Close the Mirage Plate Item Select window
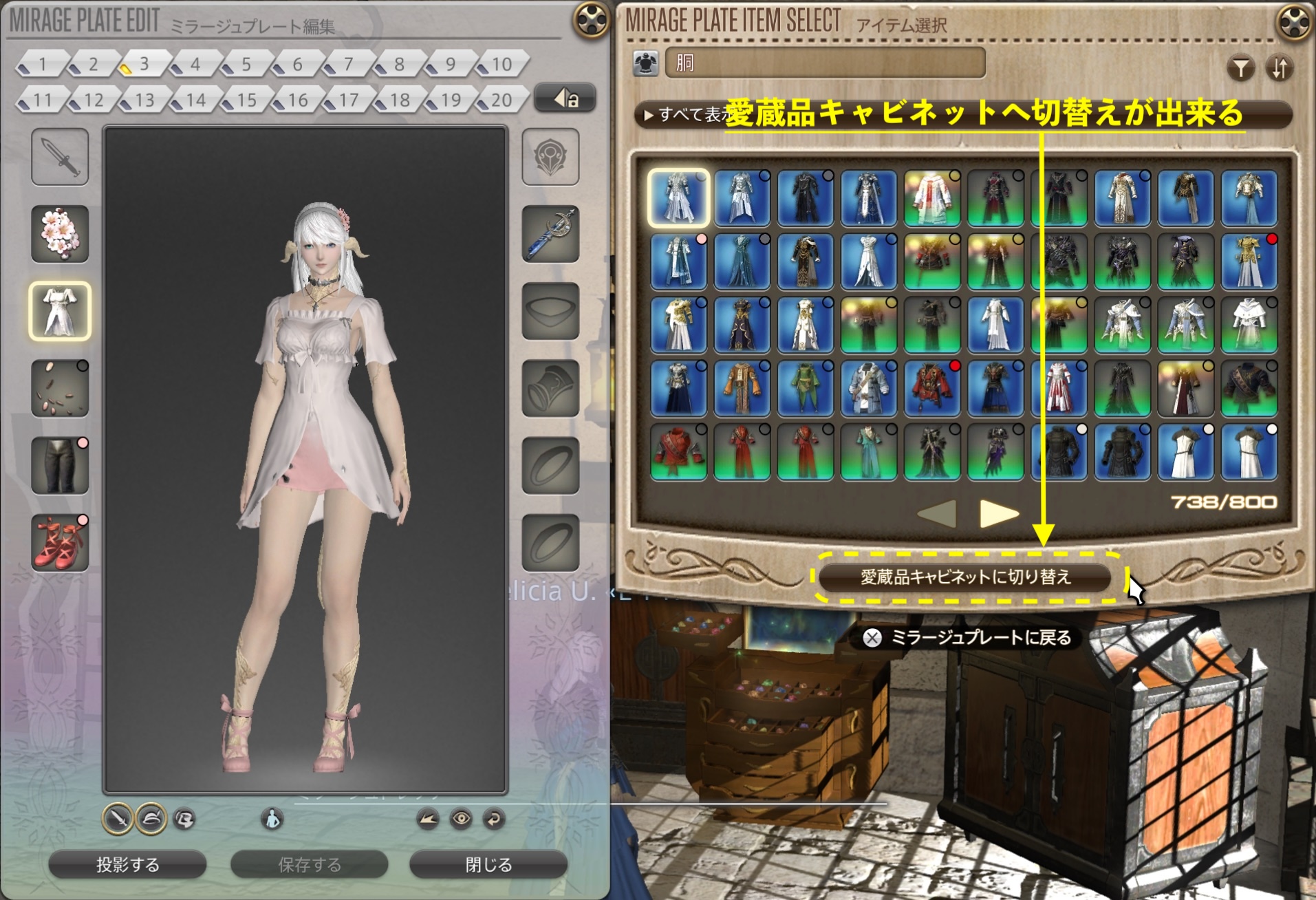This screenshot has width=1316, height=900. coord(1294,21)
